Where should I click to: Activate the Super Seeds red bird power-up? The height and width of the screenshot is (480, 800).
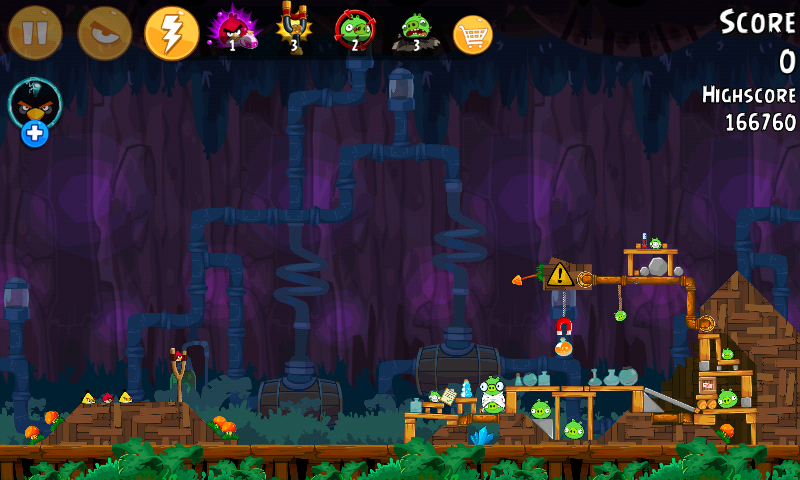tap(231, 30)
